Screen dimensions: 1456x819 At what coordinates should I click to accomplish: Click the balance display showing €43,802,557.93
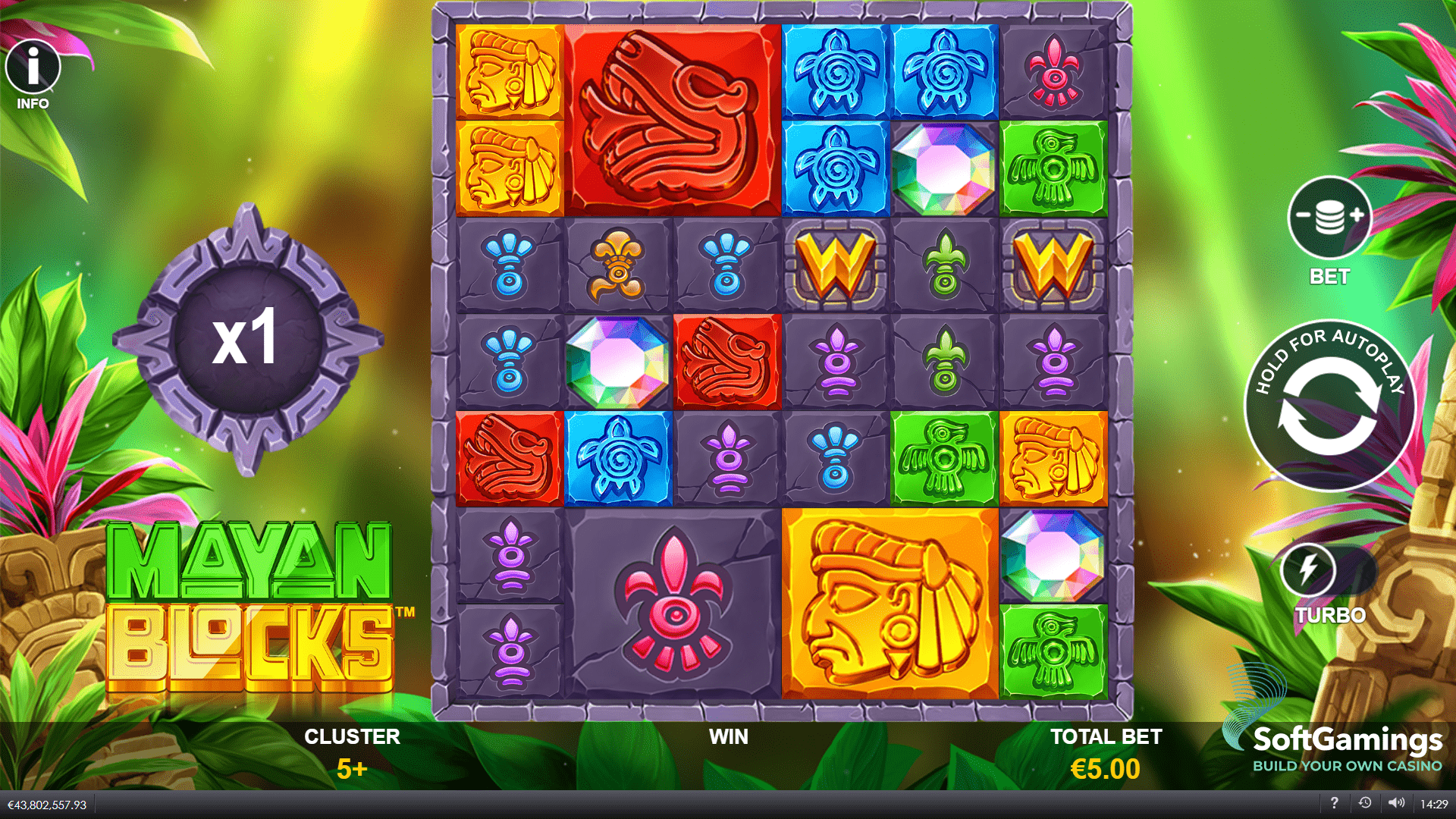[47, 803]
